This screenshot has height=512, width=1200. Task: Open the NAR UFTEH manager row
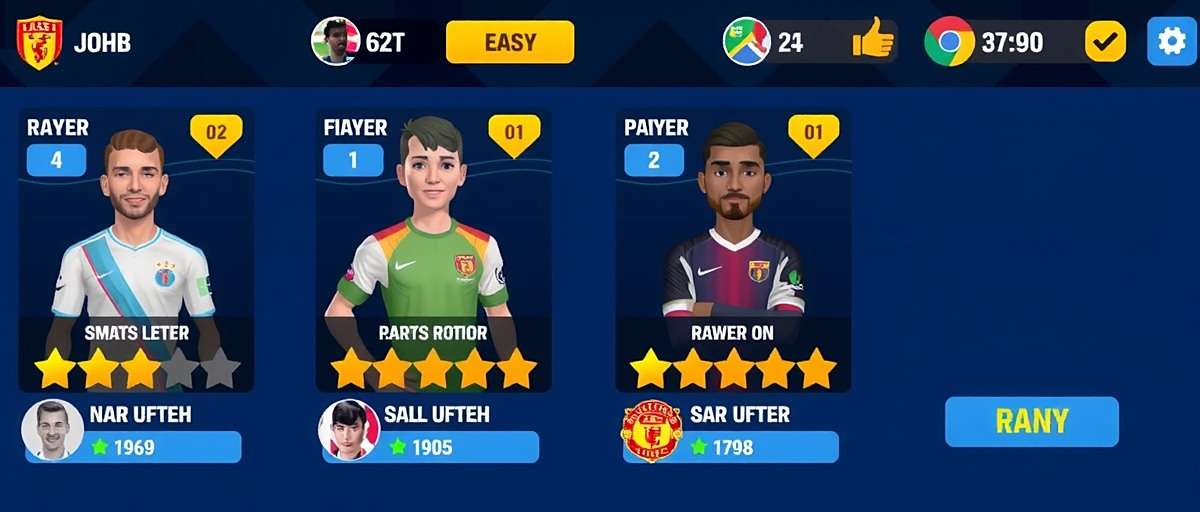(133, 431)
